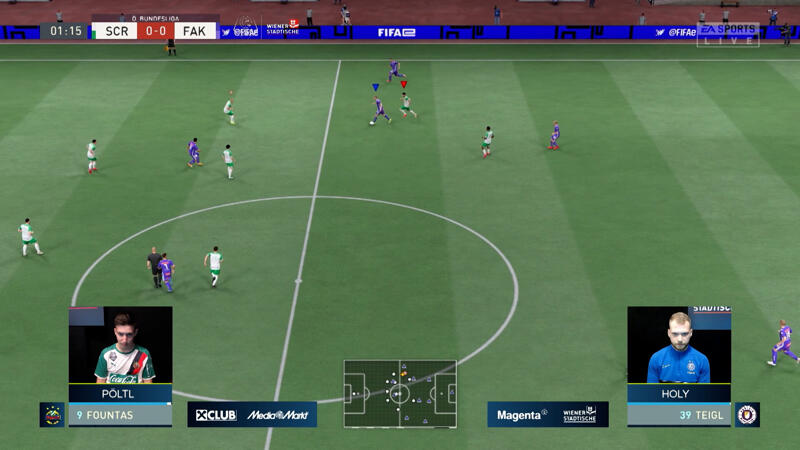Select the Pöltl webcam feed
The image size is (800, 450).
[120, 345]
